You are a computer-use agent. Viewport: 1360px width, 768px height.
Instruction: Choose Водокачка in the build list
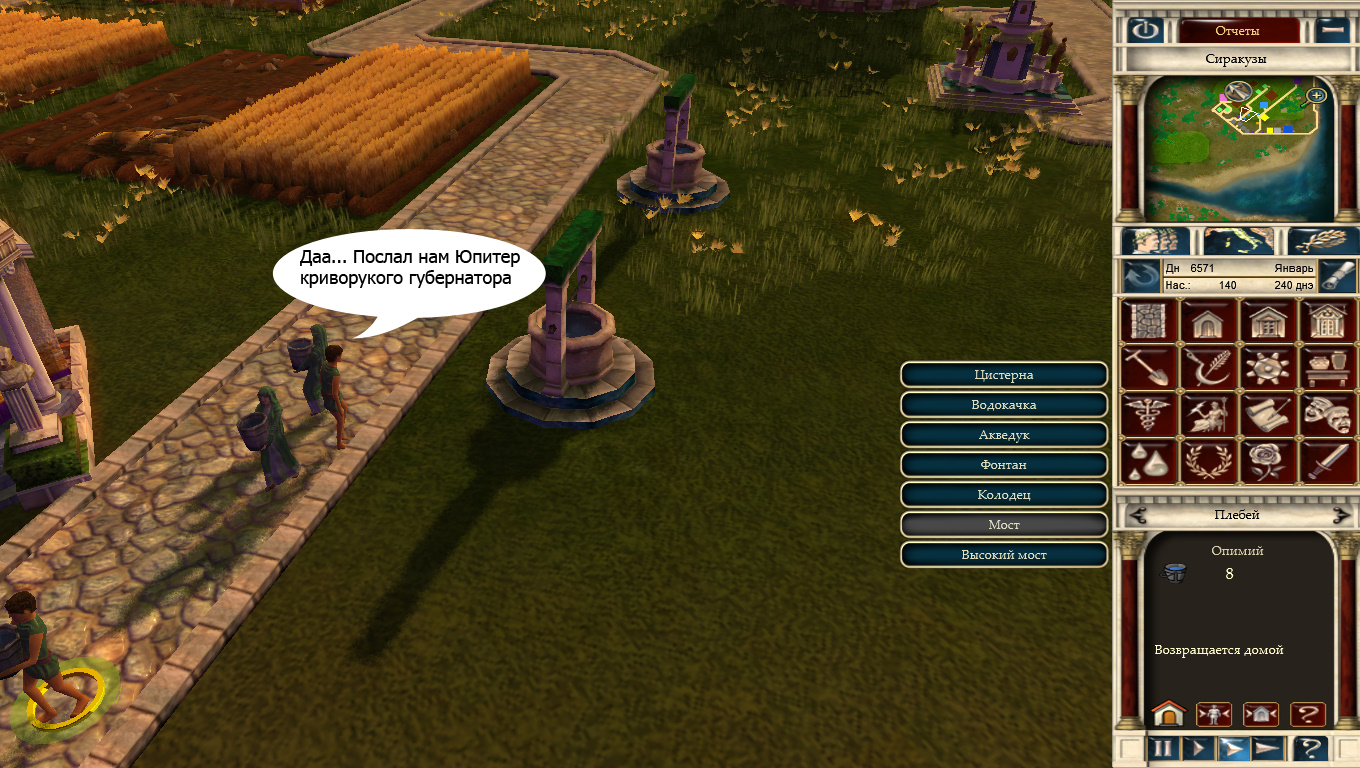pos(1004,405)
